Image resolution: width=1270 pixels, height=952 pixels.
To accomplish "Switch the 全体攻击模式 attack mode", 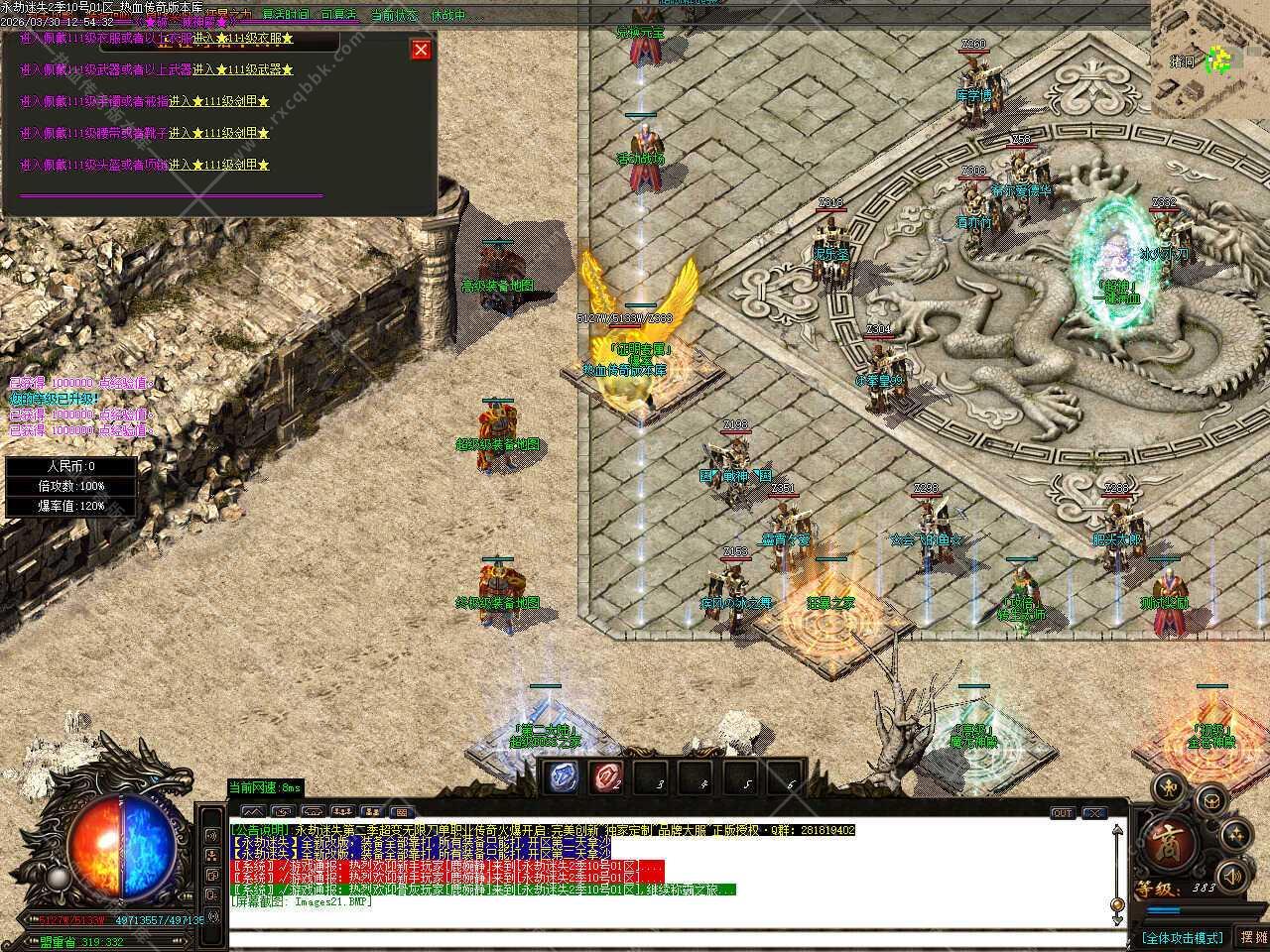I will click(x=1183, y=937).
